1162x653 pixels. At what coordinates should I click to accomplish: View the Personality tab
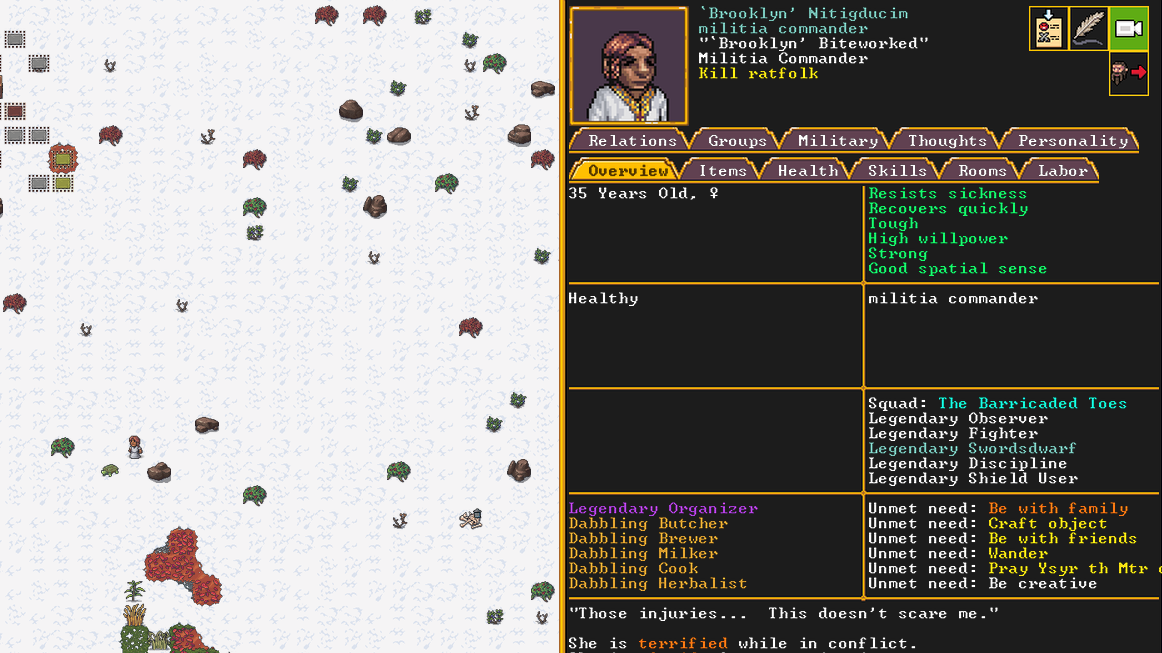click(1072, 141)
